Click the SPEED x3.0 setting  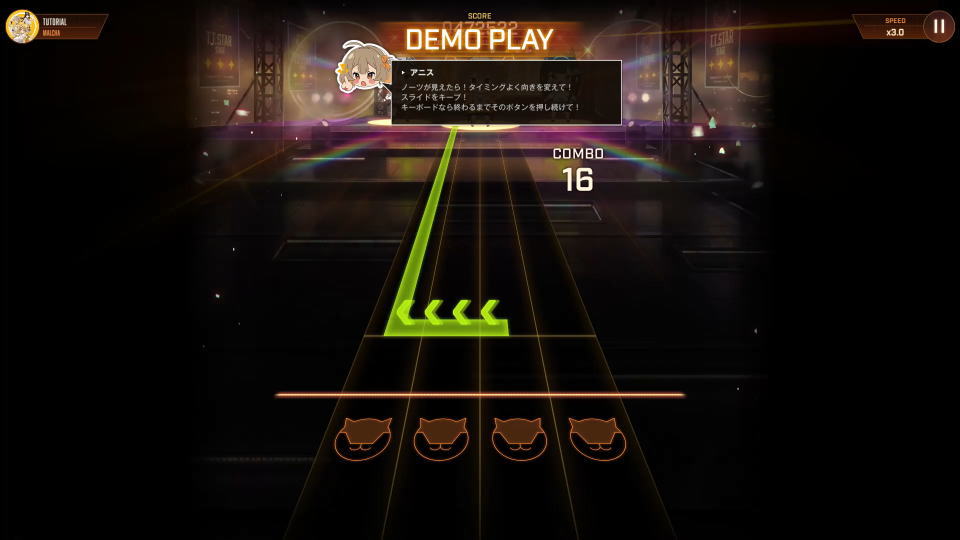(x=892, y=26)
